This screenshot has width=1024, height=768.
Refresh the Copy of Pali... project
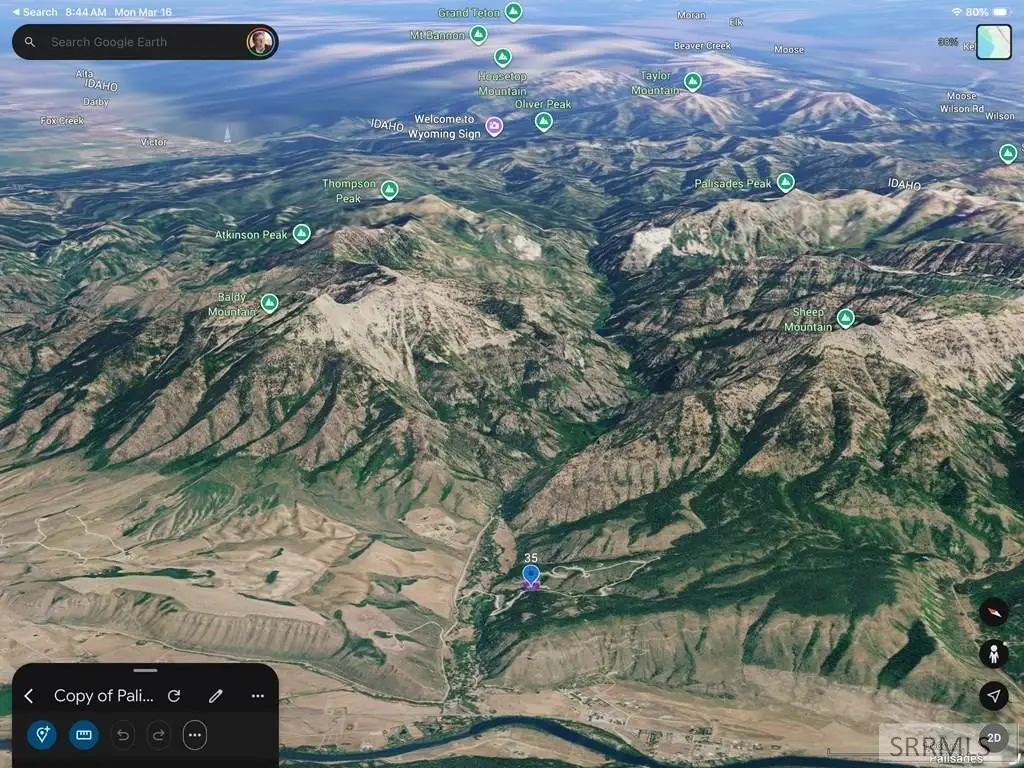tap(174, 696)
